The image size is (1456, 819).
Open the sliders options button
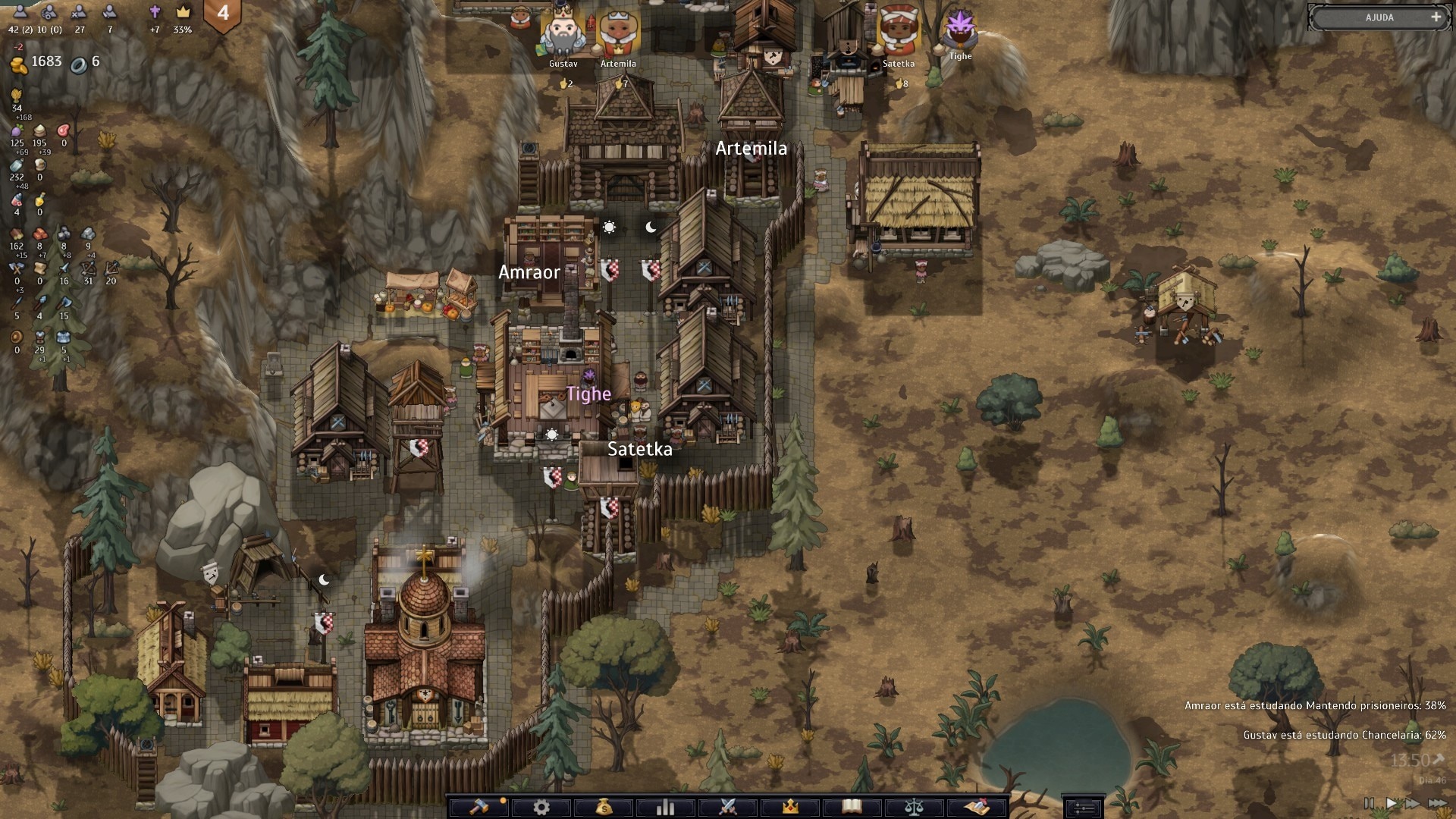tap(1083, 808)
